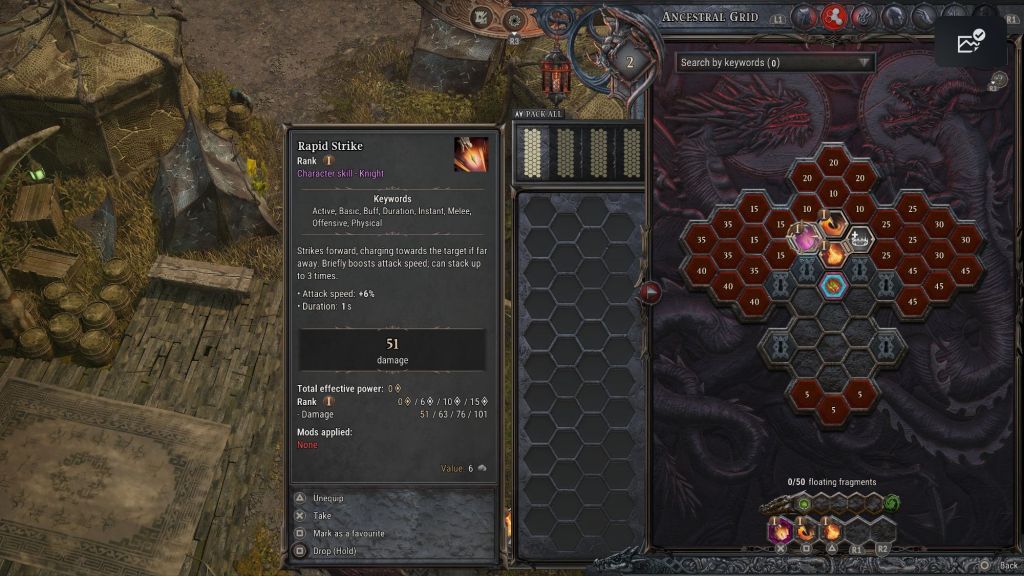Select the flame skill in the bottom skill bar
Screen dimensions: 1024x576
(x=832, y=531)
